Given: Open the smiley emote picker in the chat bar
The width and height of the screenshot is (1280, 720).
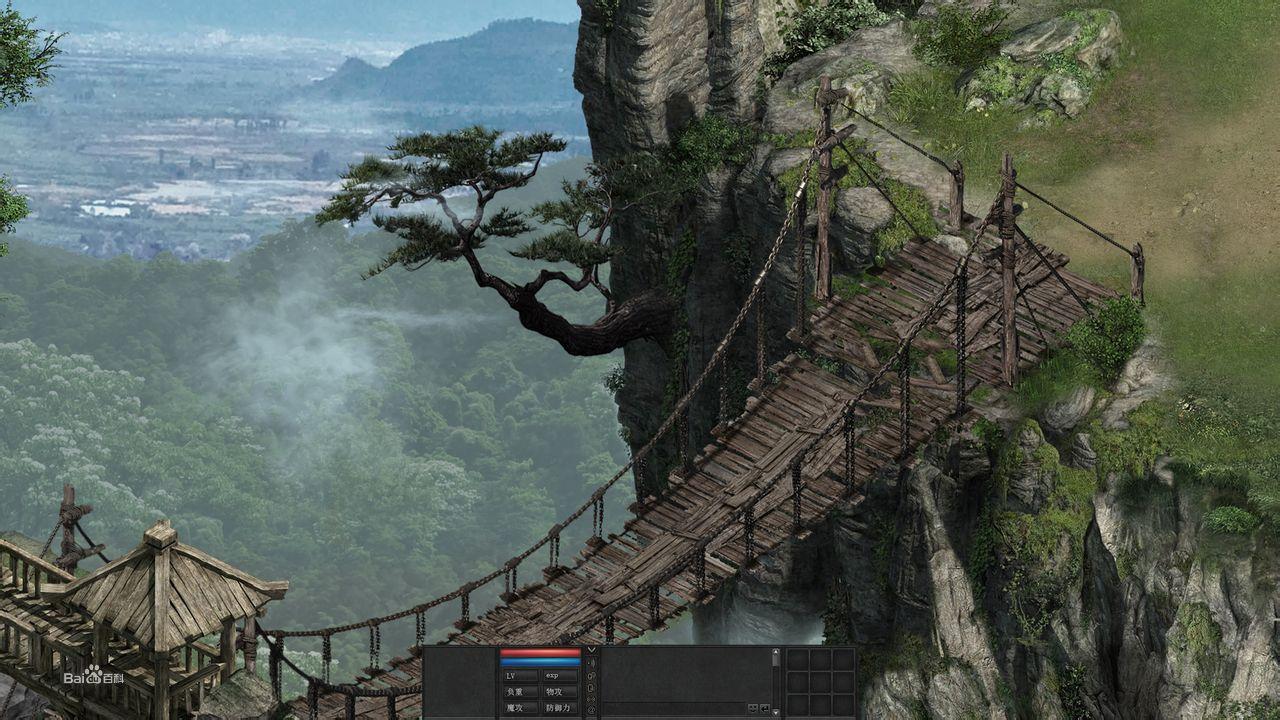Looking at the screenshot, I should (x=753, y=708).
